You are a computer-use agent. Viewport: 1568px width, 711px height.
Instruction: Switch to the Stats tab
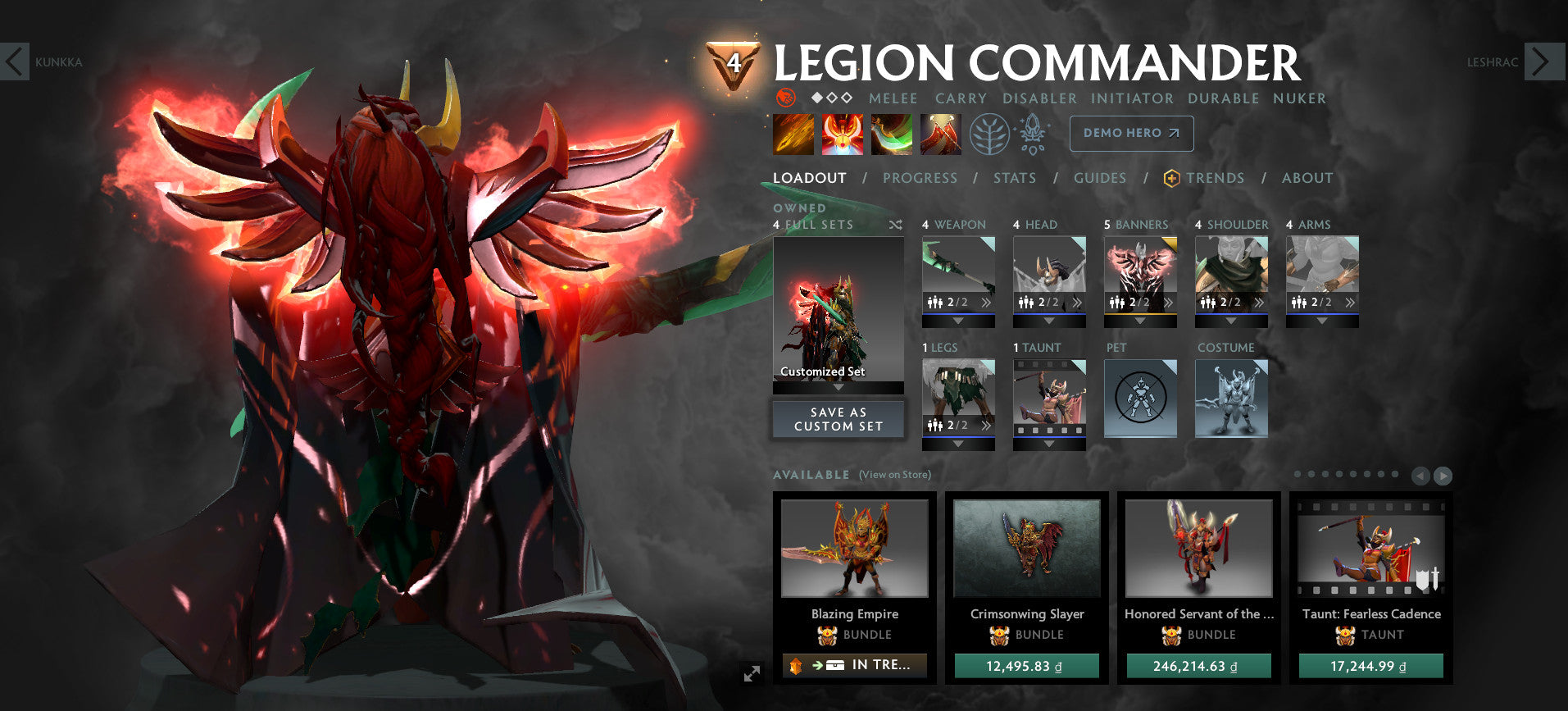1015,178
